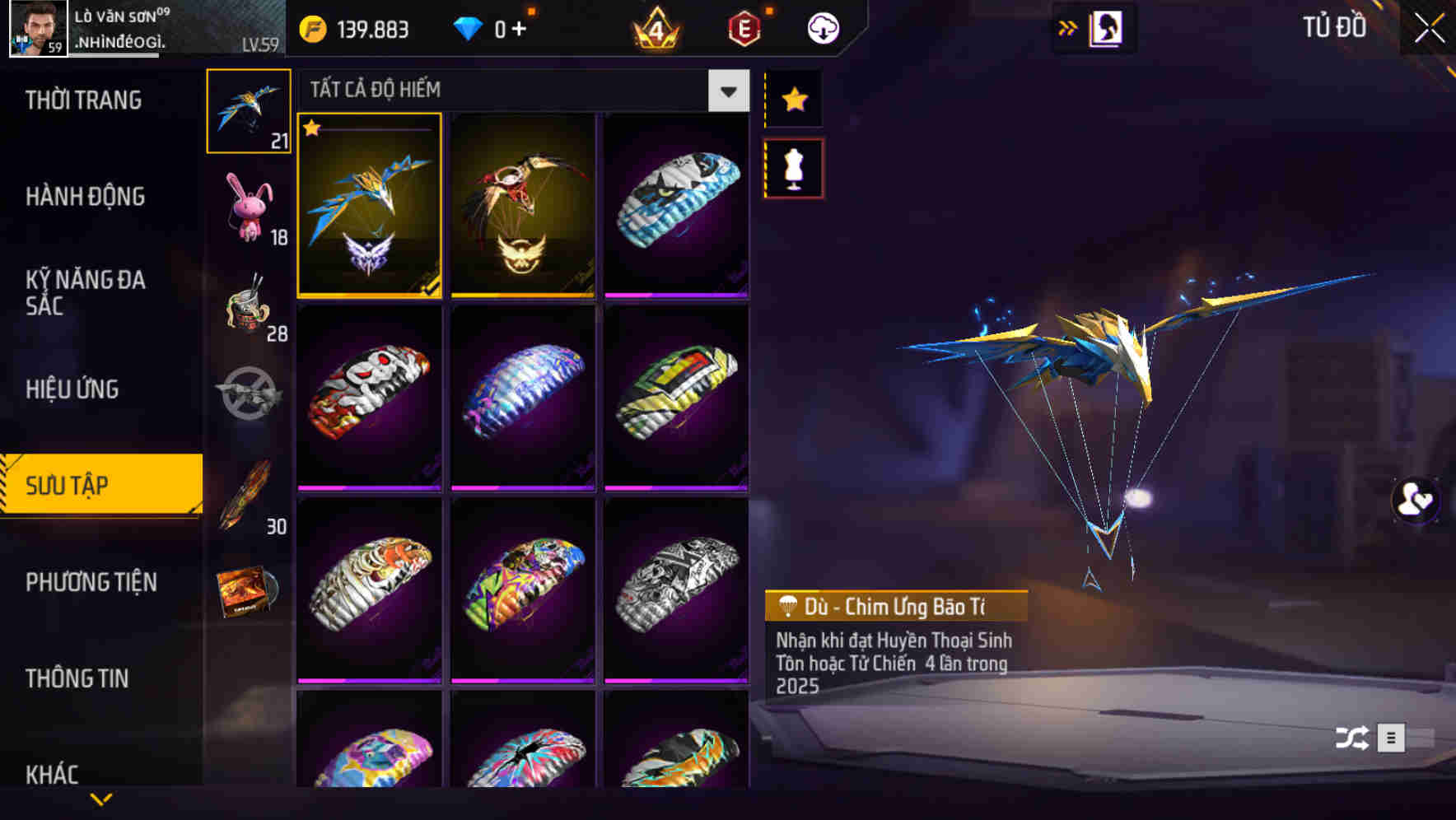This screenshot has width=1456, height=820.
Task: Open the TẤT CẢ ĐỘ HIẾM rarity dropdown
Action: point(726,91)
